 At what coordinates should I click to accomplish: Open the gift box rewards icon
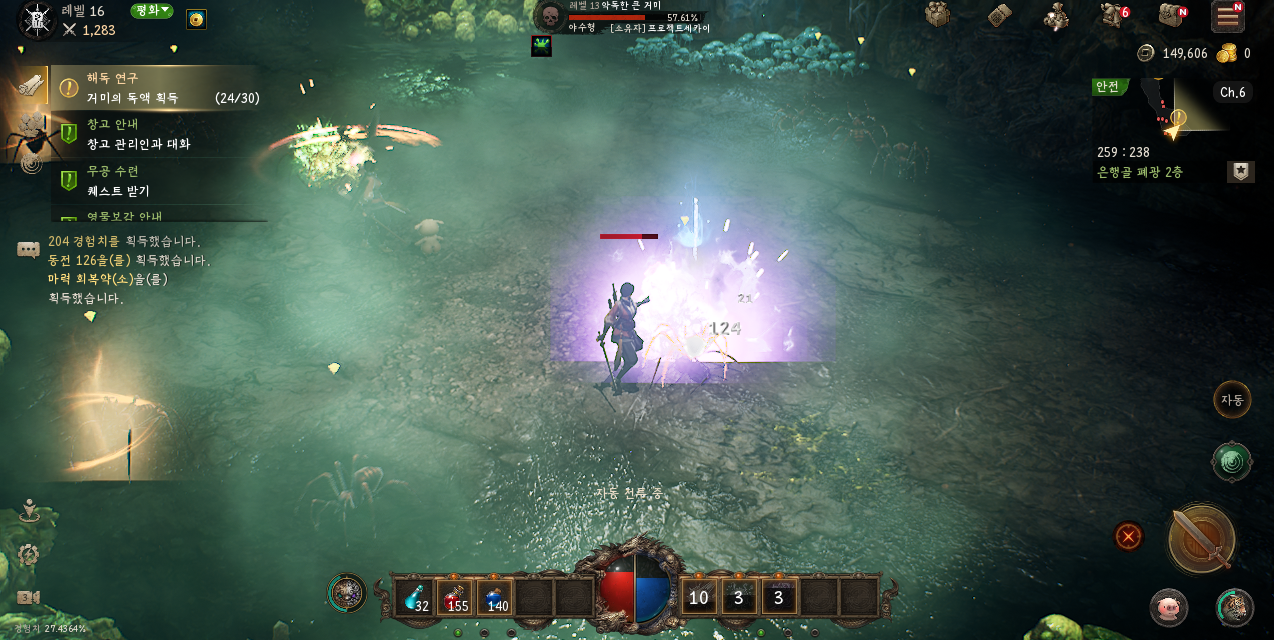(937, 15)
